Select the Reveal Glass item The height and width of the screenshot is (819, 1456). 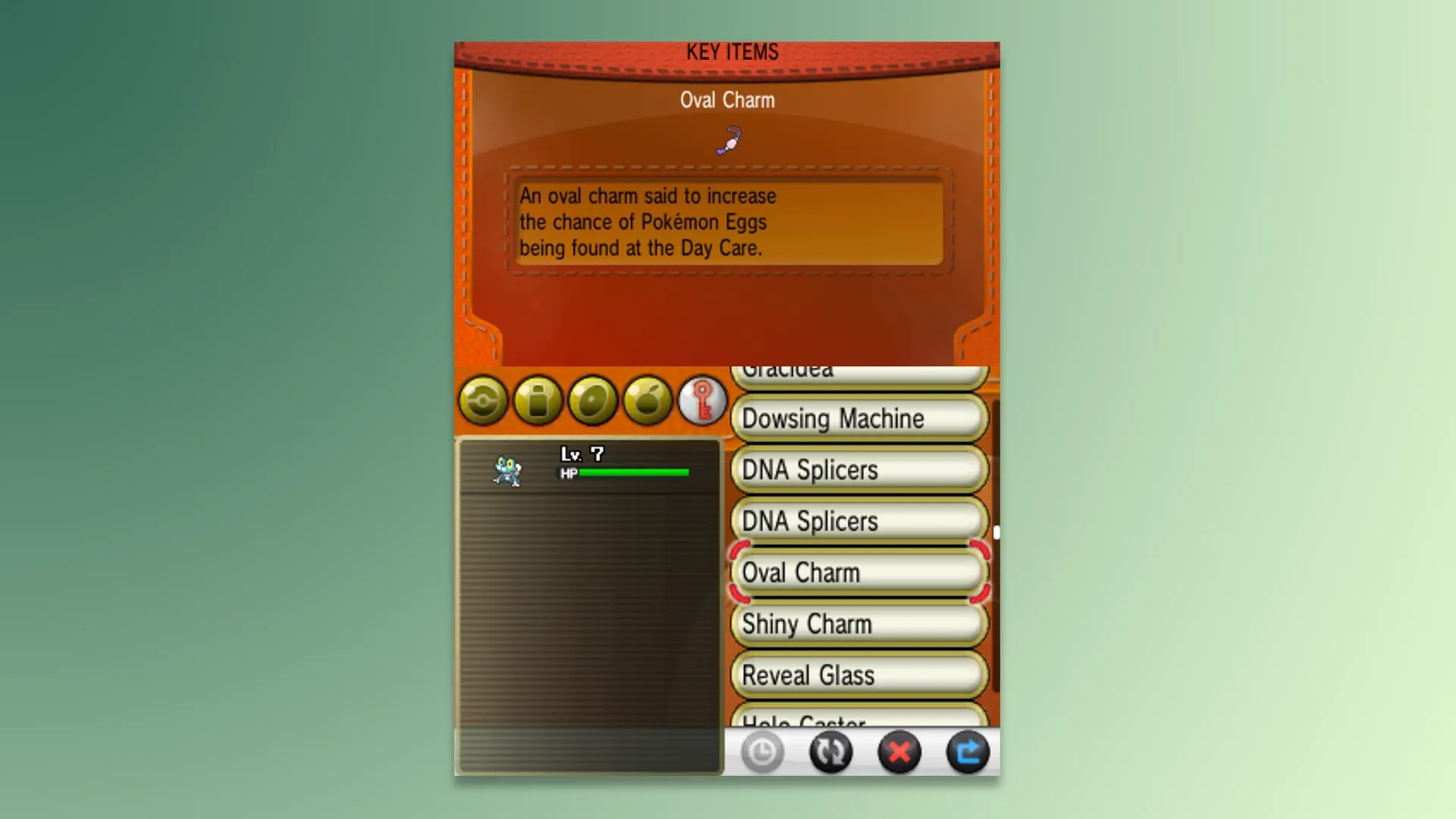coord(857,675)
